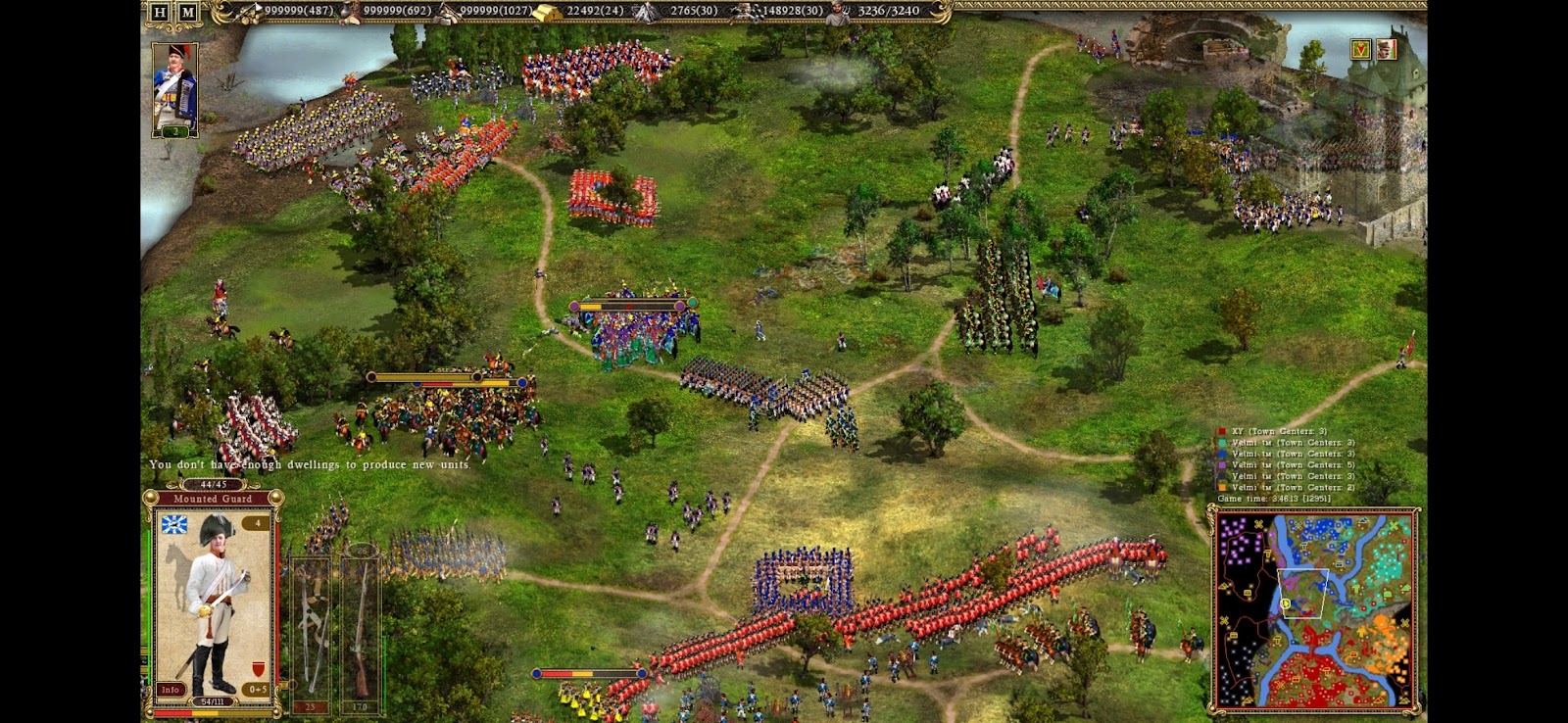
Task: Select the mustached commander portrait with flag
Action: 1386,49
